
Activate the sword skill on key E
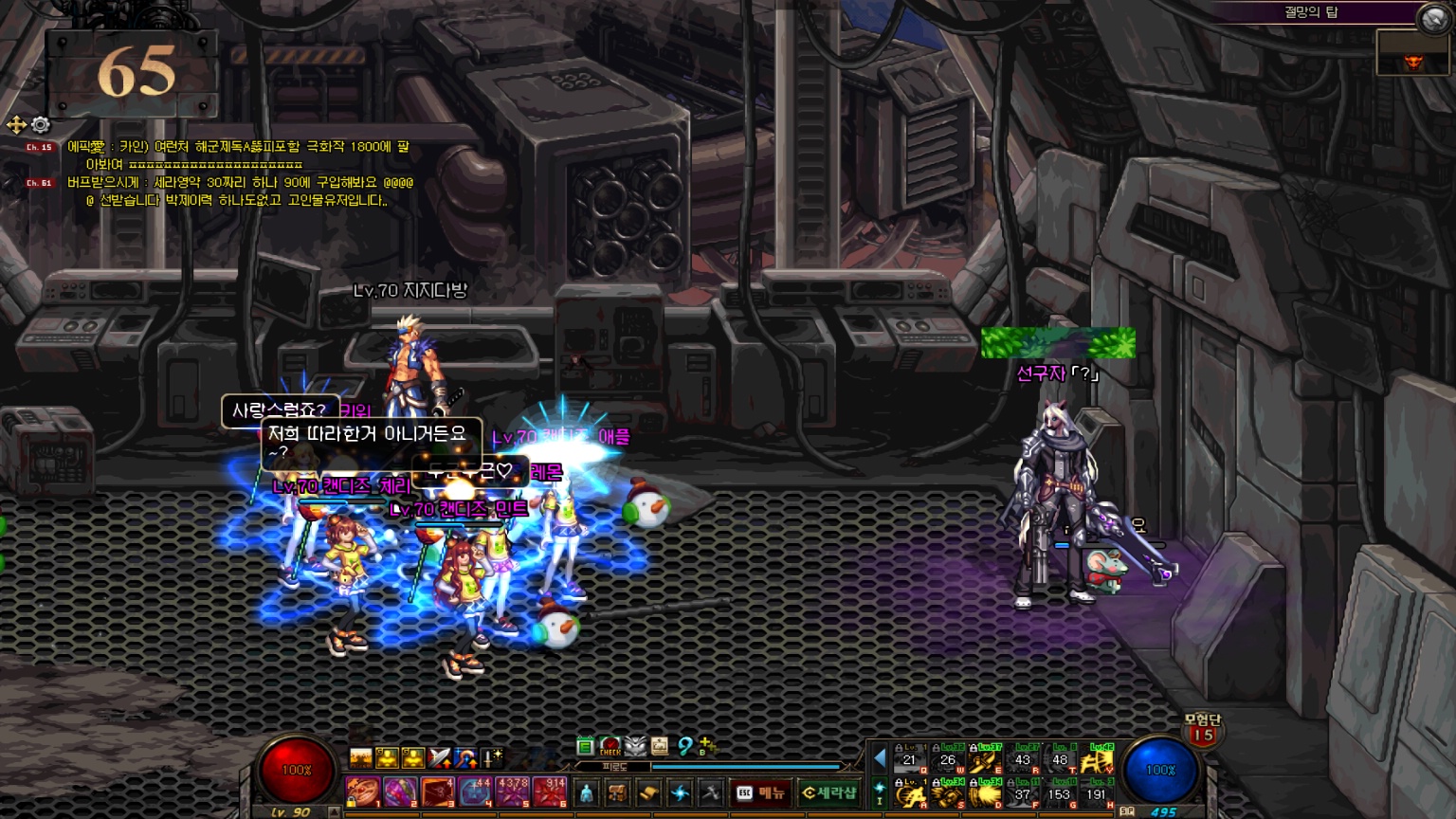(x=985, y=759)
